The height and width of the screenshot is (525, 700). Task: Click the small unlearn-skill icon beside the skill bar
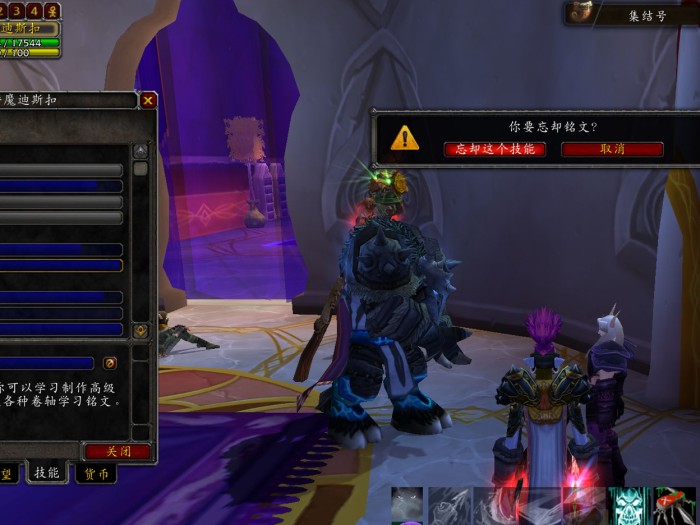[x=110, y=363]
